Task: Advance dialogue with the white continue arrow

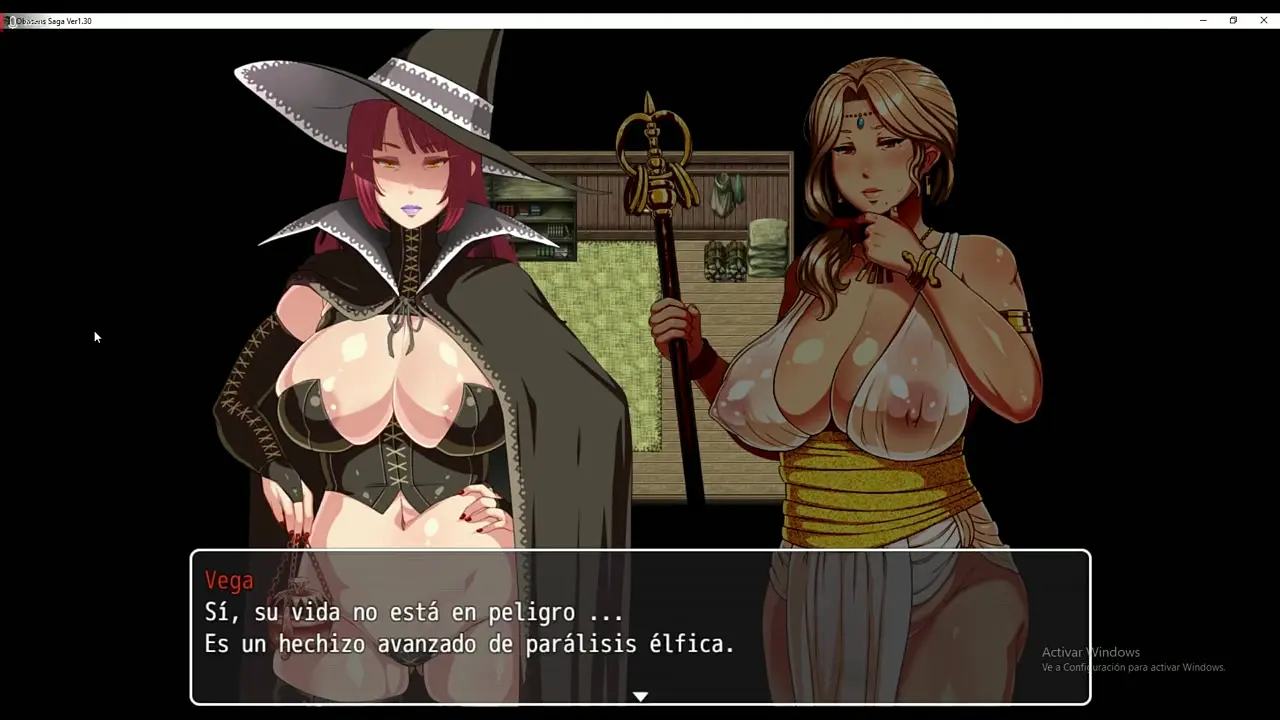Action: [640, 696]
